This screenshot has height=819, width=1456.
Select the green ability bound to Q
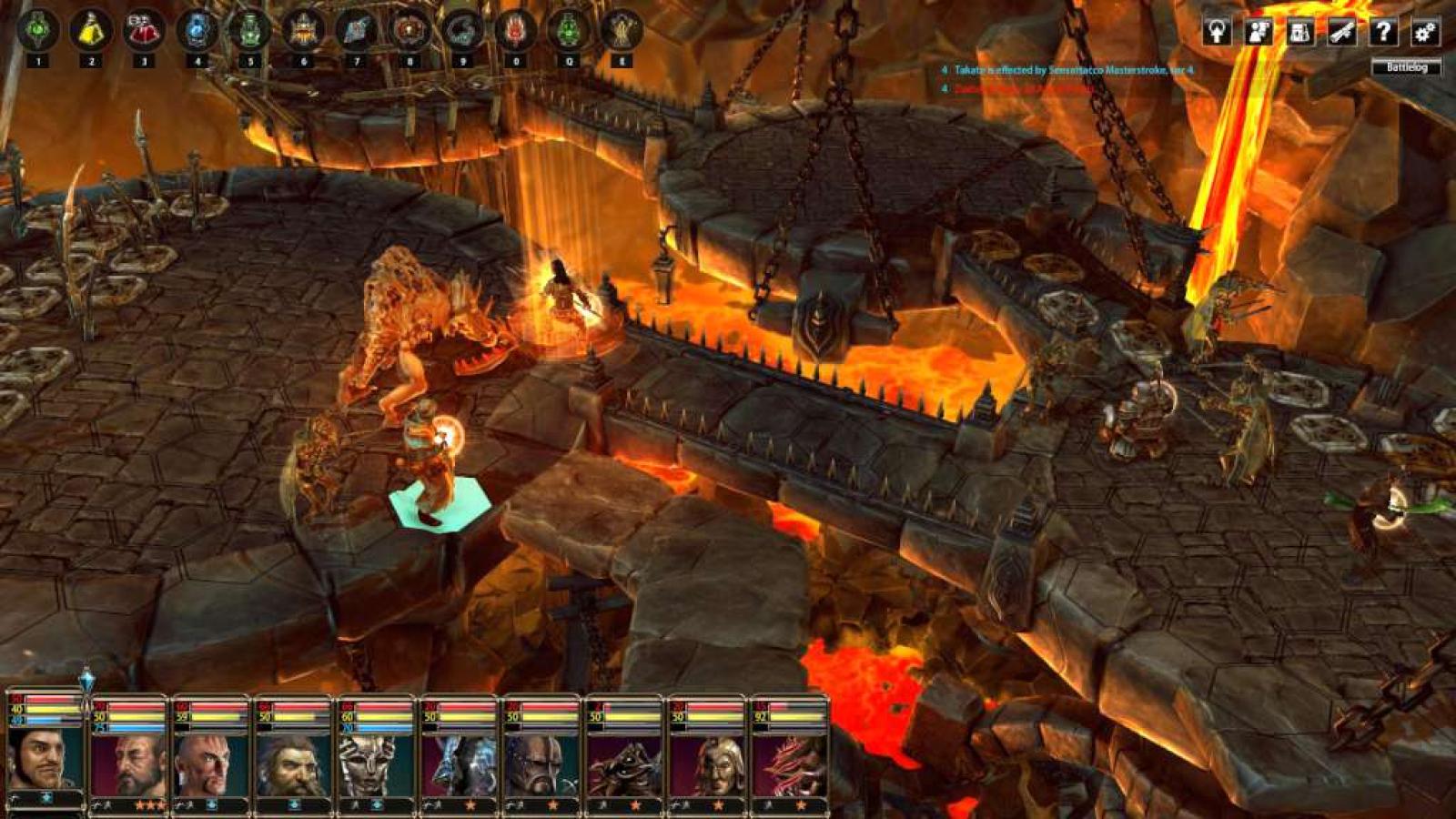click(569, 30)
